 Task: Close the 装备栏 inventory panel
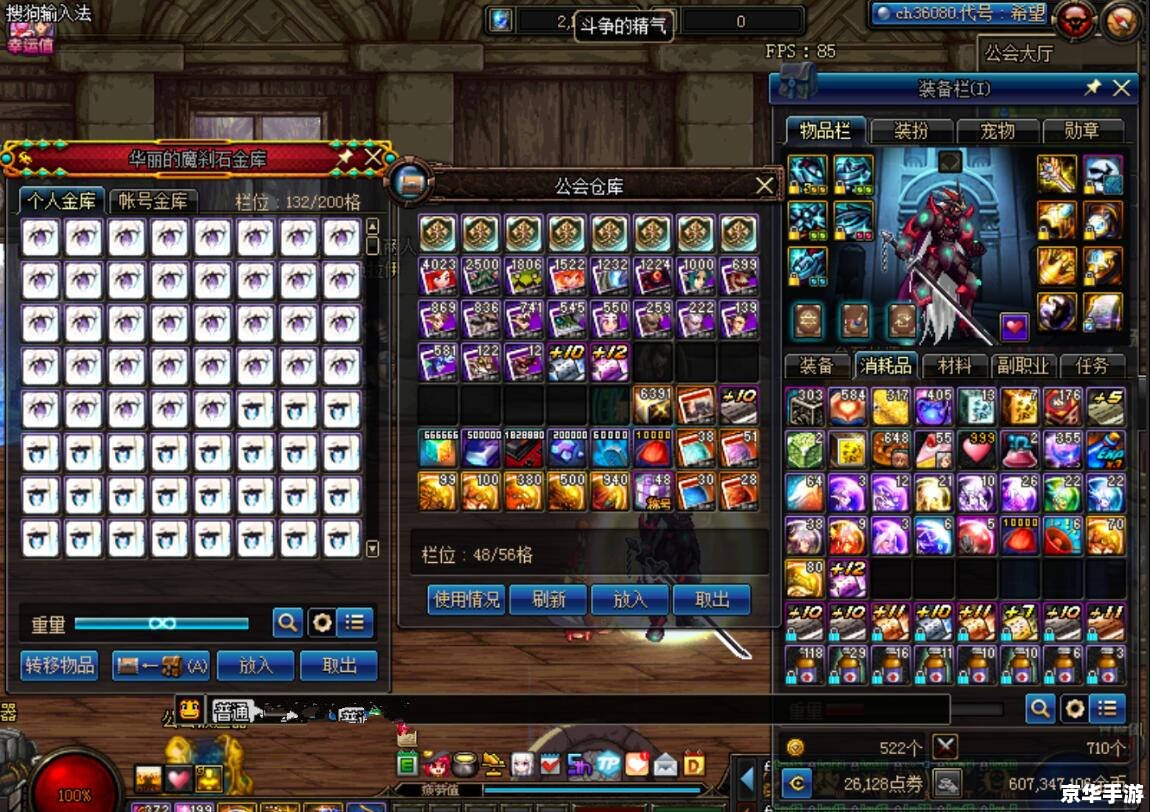pos(1122,88)
